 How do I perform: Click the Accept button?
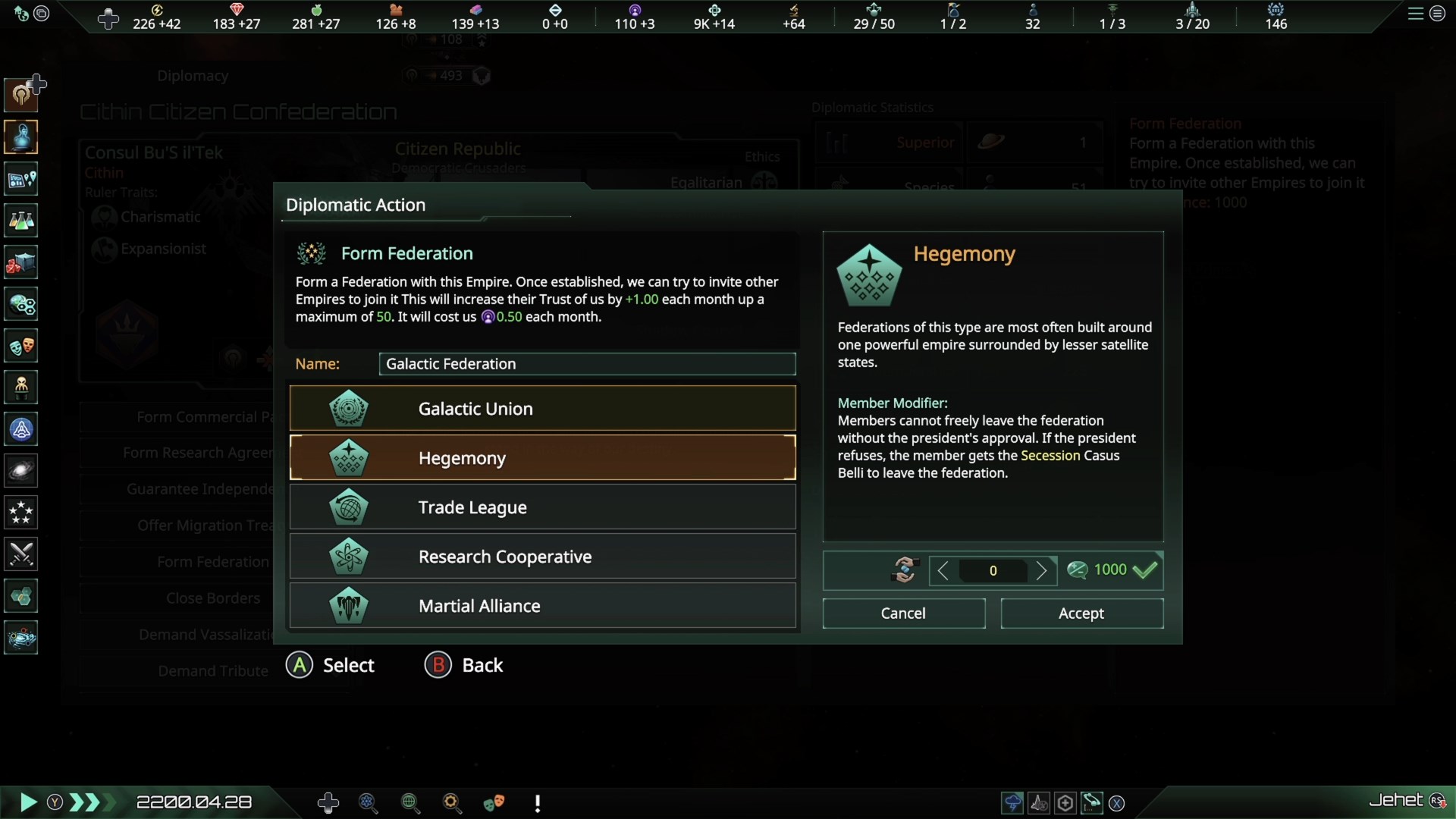(1081, 613)
